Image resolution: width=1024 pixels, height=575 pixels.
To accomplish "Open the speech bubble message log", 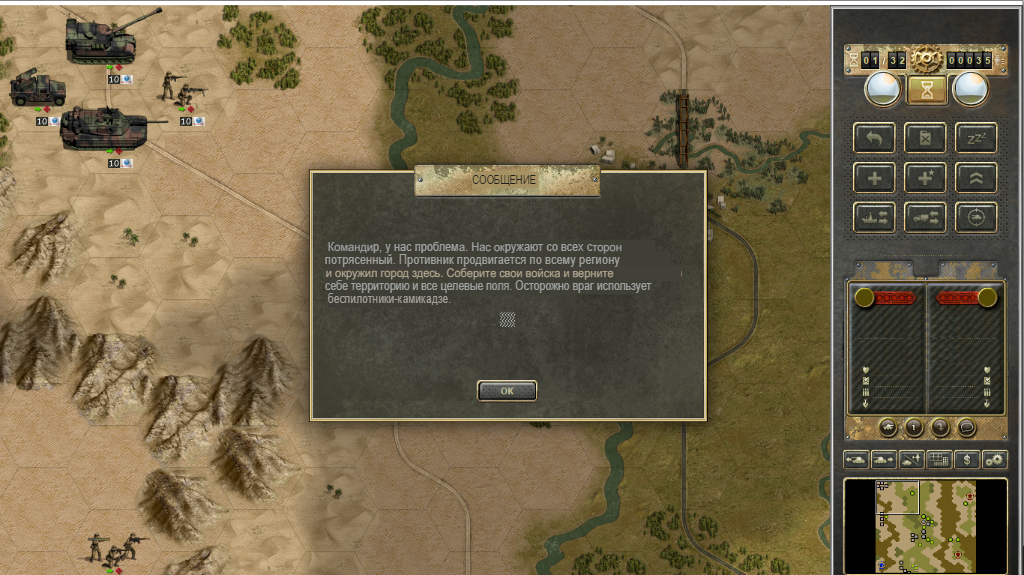I will 967,428.
